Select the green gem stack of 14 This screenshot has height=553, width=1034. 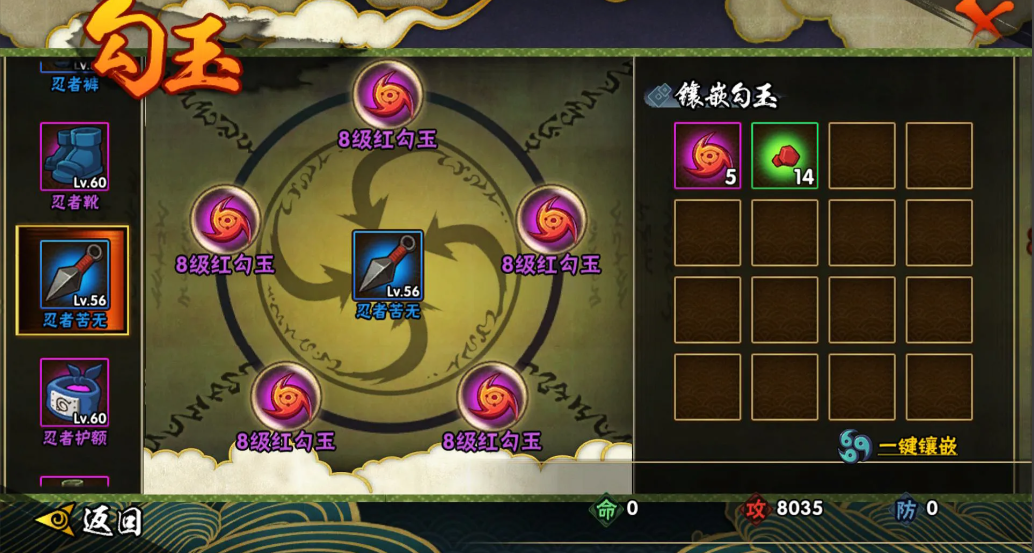[785, 156]
